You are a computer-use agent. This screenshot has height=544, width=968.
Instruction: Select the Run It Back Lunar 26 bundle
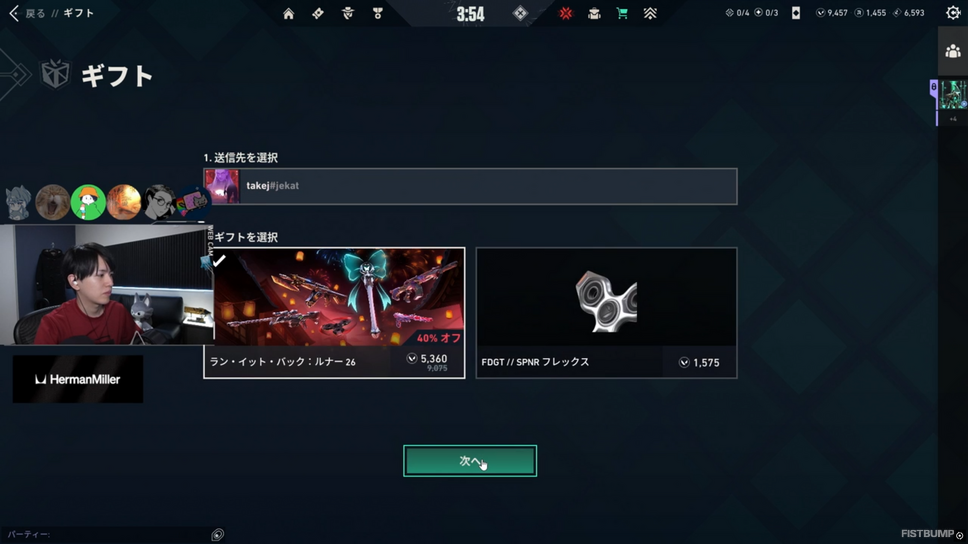[x=334, y=312]
